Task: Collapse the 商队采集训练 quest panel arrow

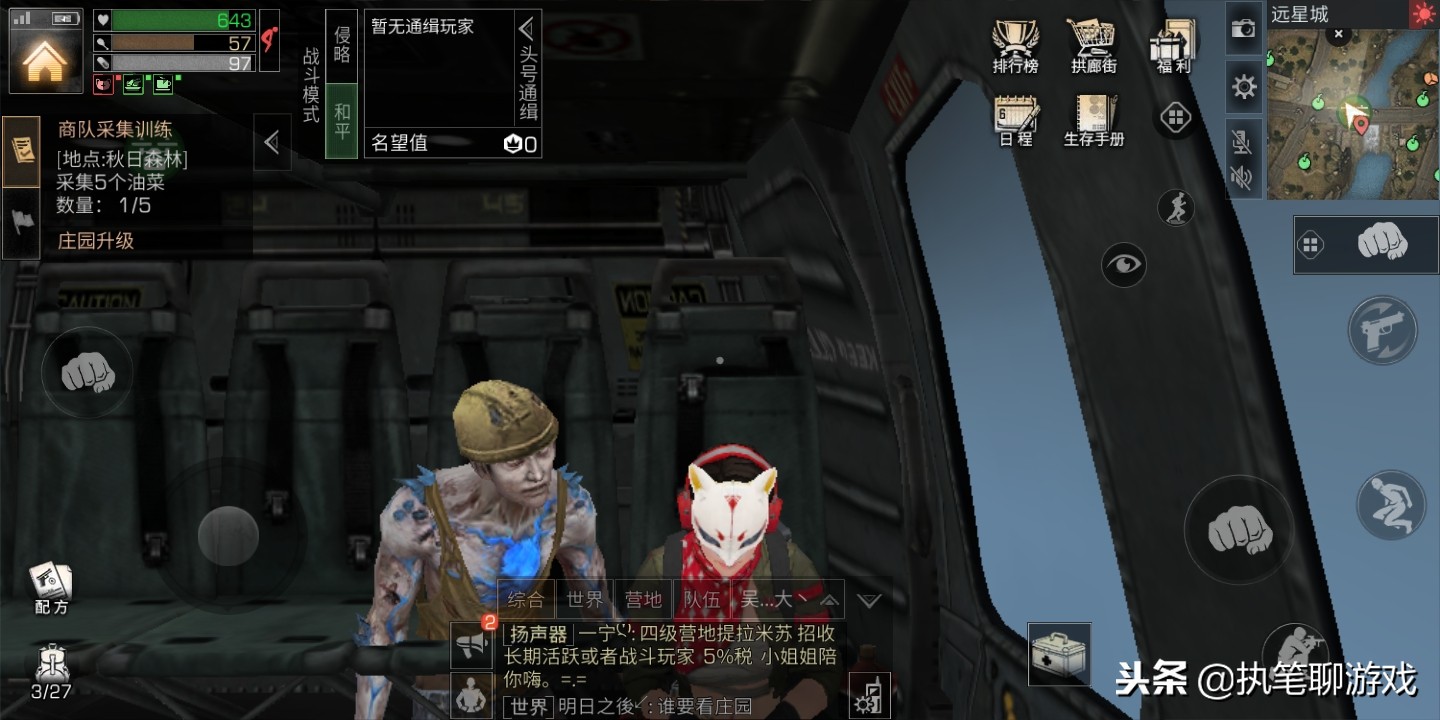Action: point(271,142)
